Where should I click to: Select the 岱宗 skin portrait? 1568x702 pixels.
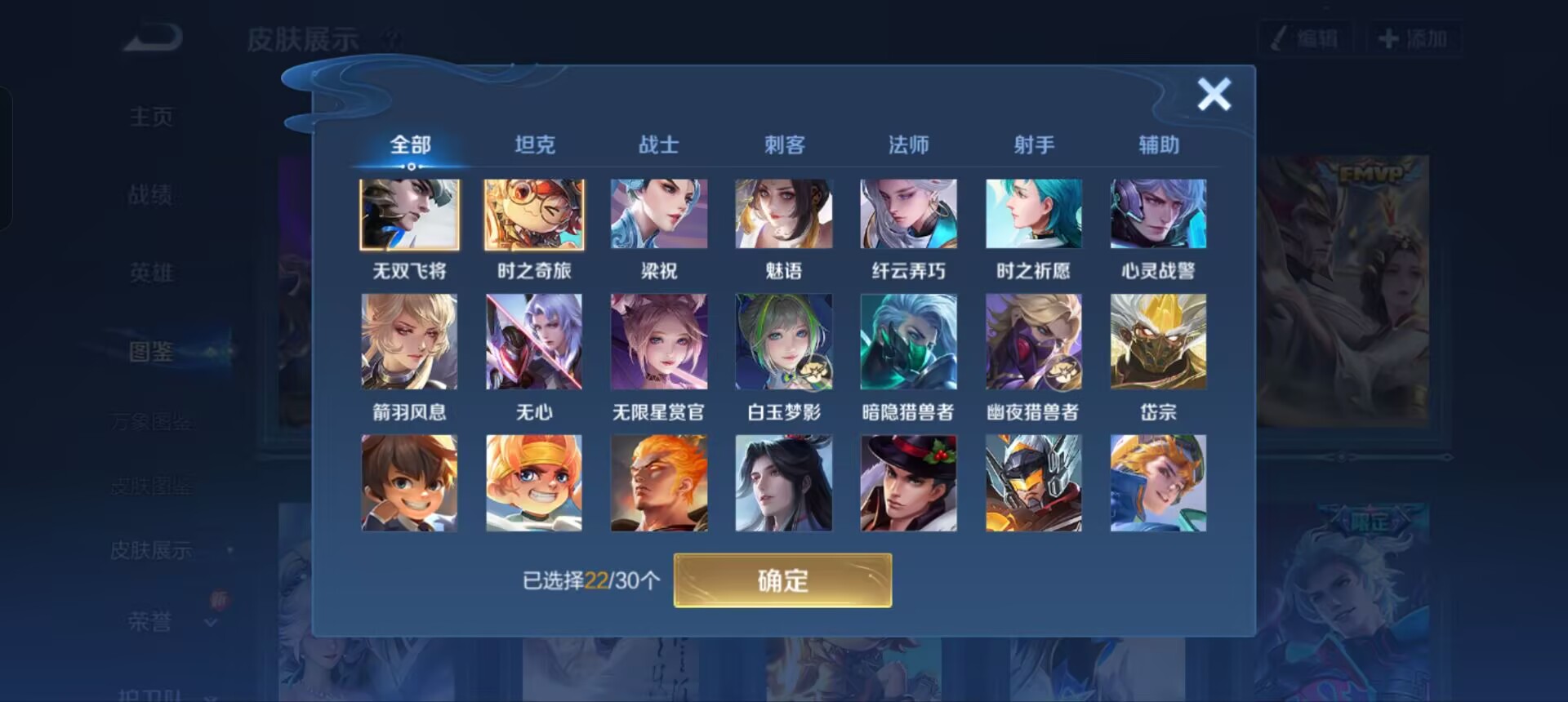pos(1158,341)
